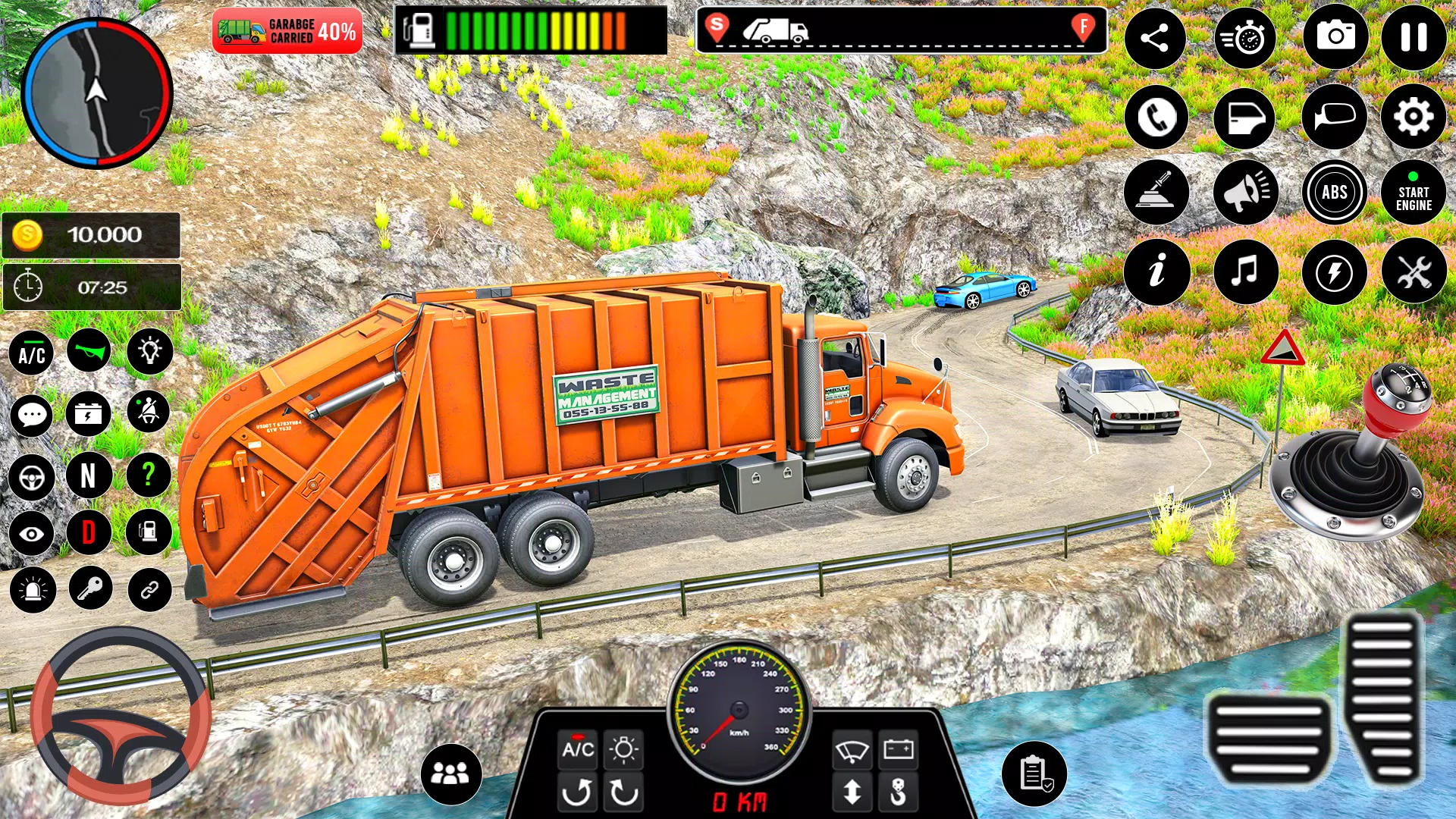Sound the megaphone horn
This screenshot has height=819, width=1456.
coord(1245,193)
